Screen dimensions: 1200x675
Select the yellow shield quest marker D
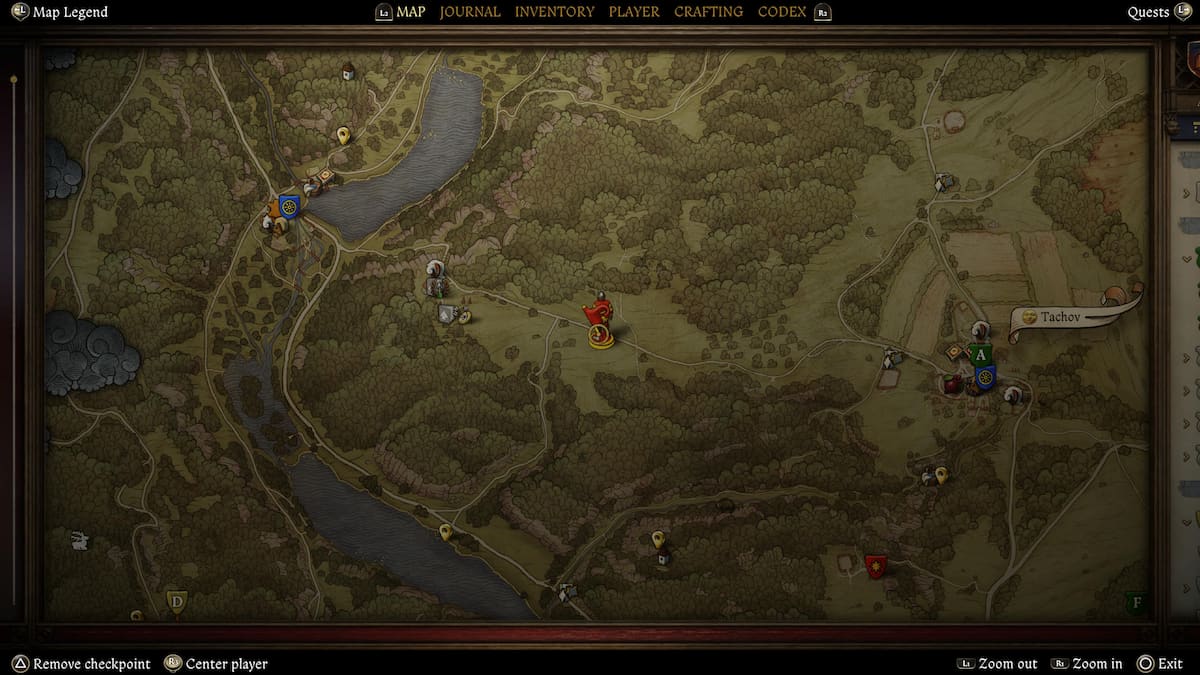tap(177, 601)
